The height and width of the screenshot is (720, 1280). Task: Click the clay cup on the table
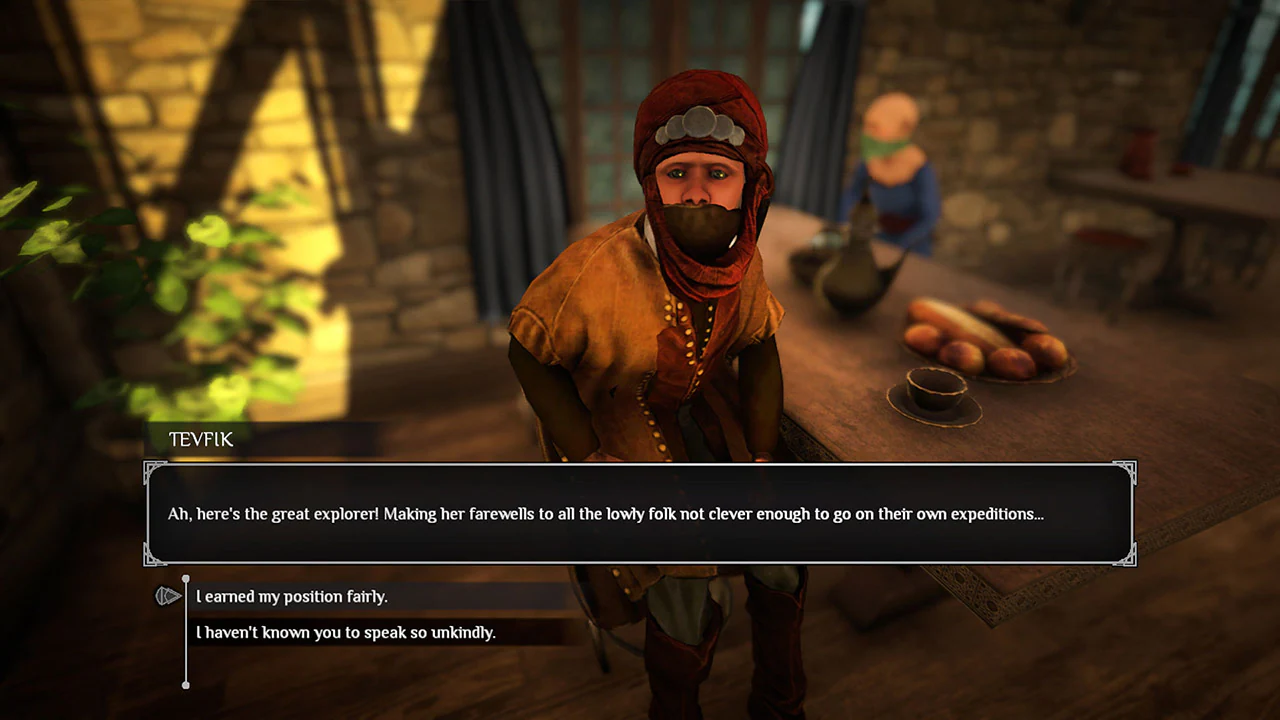[x=933, y=390]
